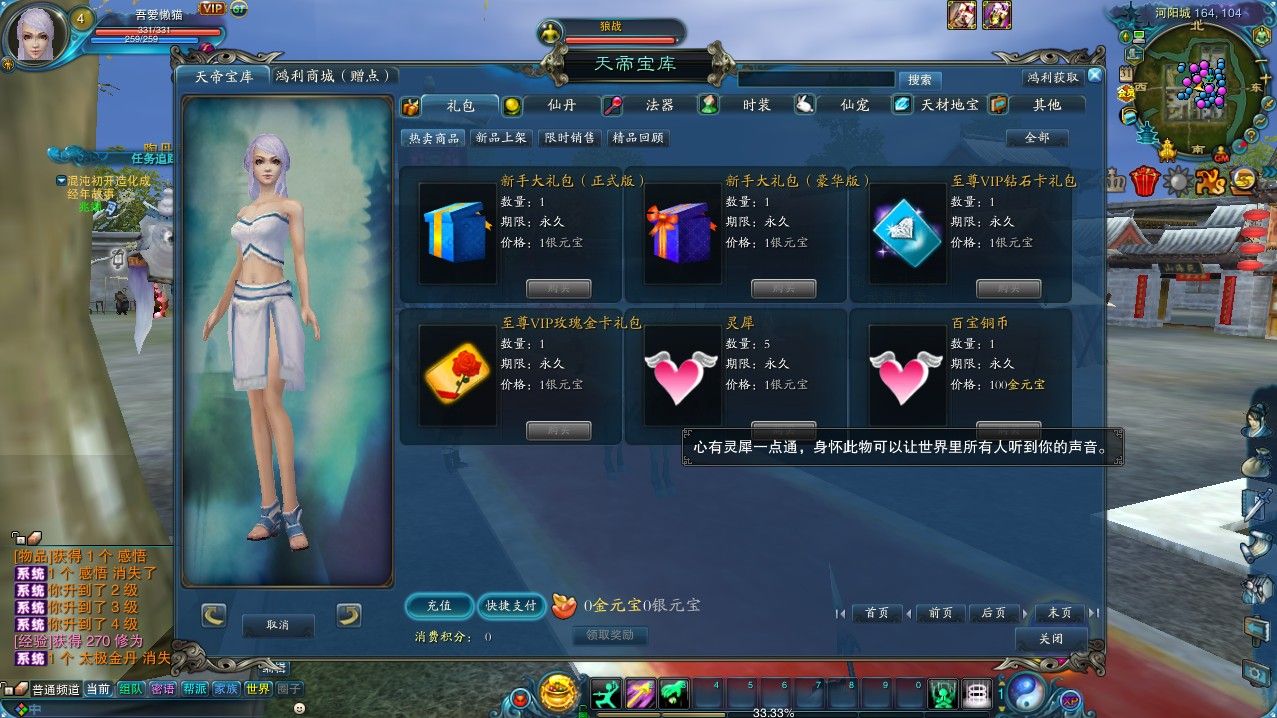The height and width of the screenshot is (718, 1277).
Task: Close the shop with 关闭 button
Action: click(1050, 639)
